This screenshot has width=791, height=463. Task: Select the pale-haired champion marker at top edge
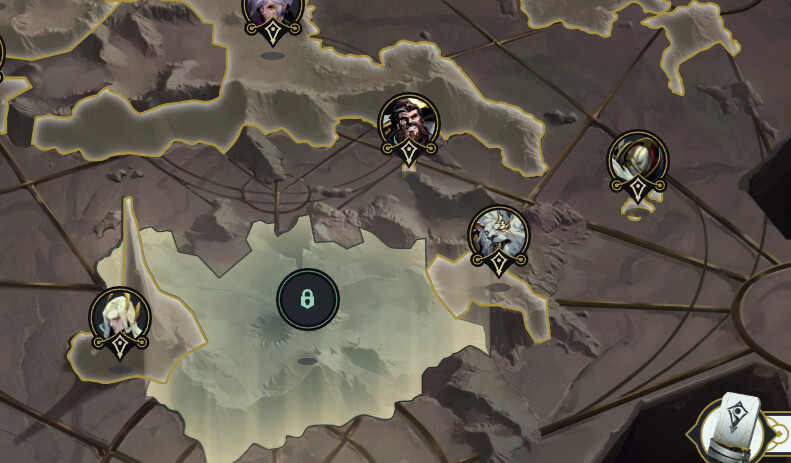click(x=271, y=14)
